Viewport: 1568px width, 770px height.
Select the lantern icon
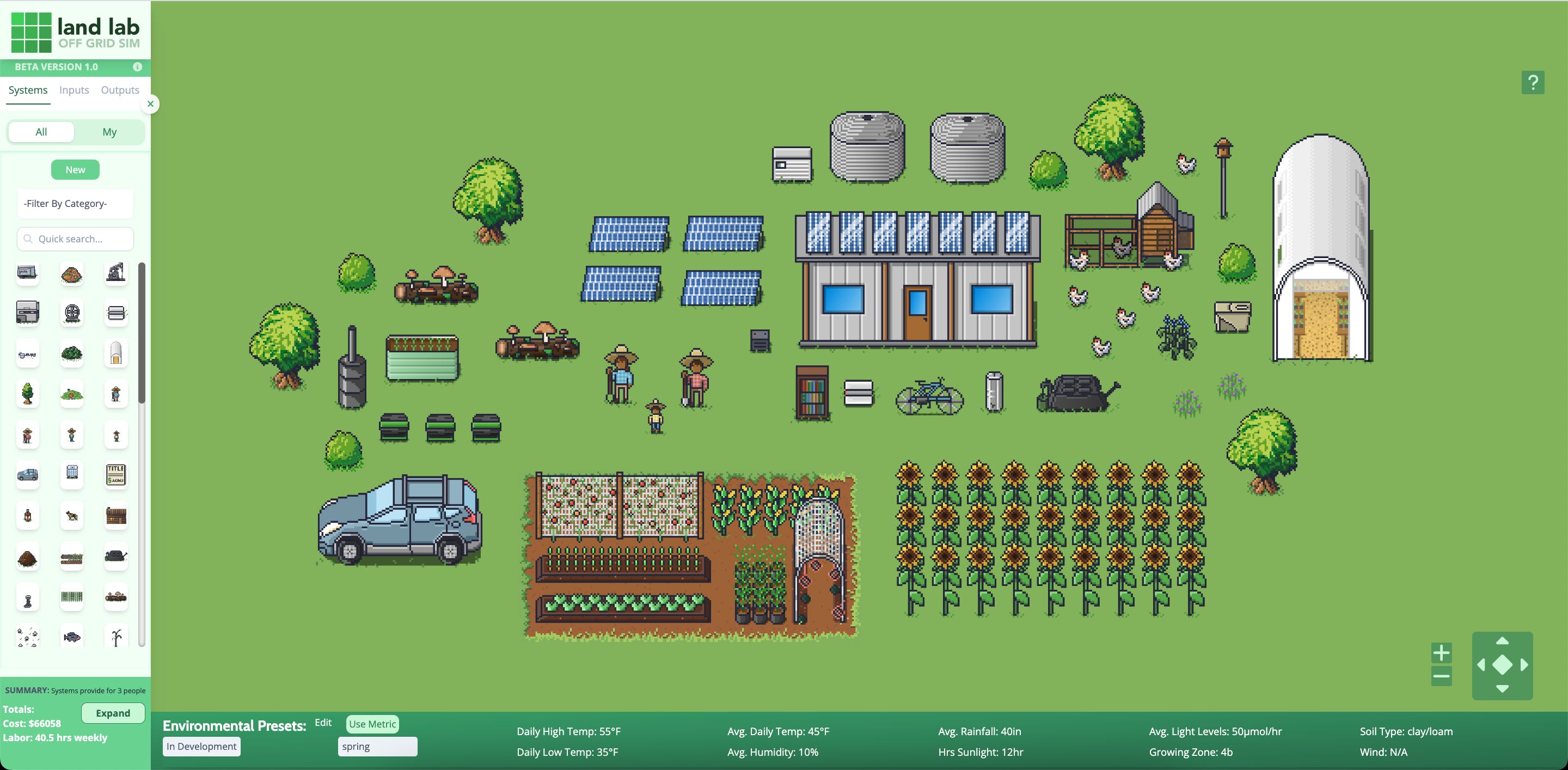(x=27, y=516)
